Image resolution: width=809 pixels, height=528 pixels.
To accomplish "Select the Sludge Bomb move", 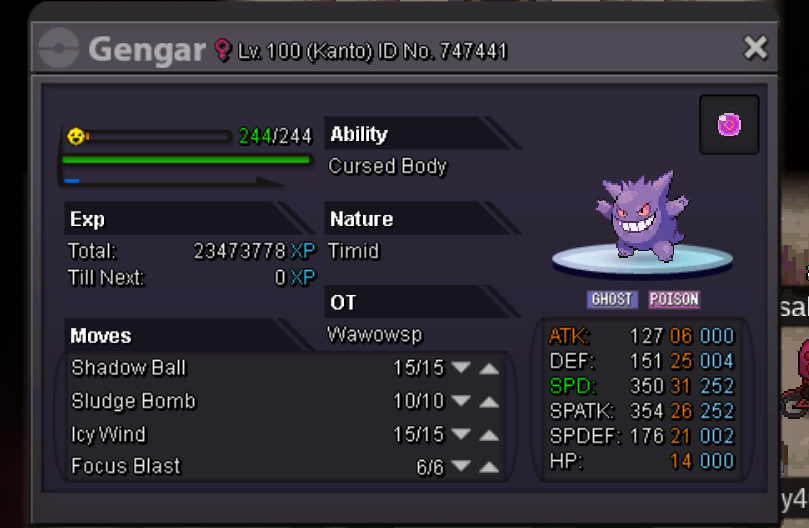I will point(134,402).
